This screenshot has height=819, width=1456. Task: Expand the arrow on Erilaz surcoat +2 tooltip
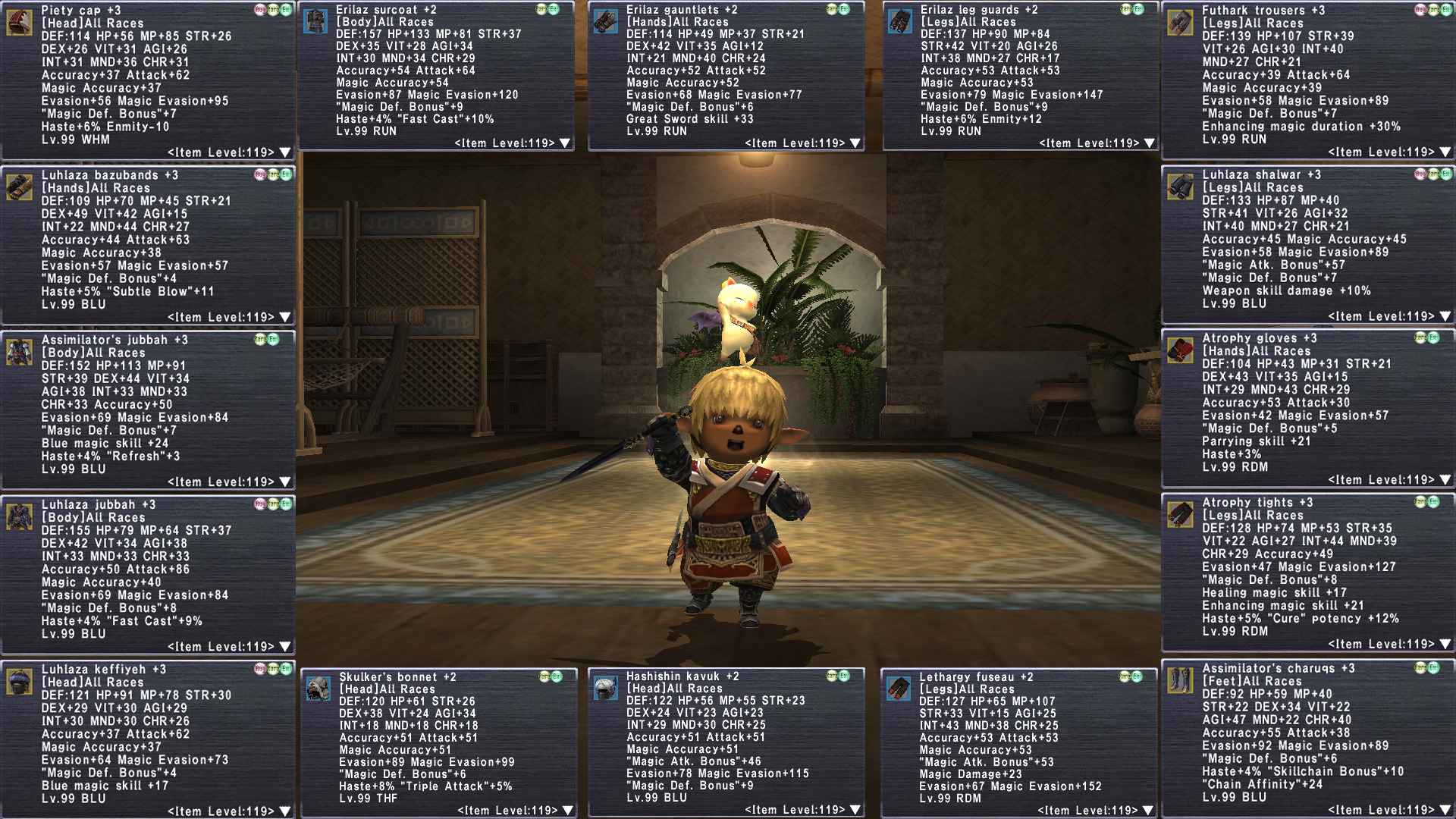[x=565, y=143]
